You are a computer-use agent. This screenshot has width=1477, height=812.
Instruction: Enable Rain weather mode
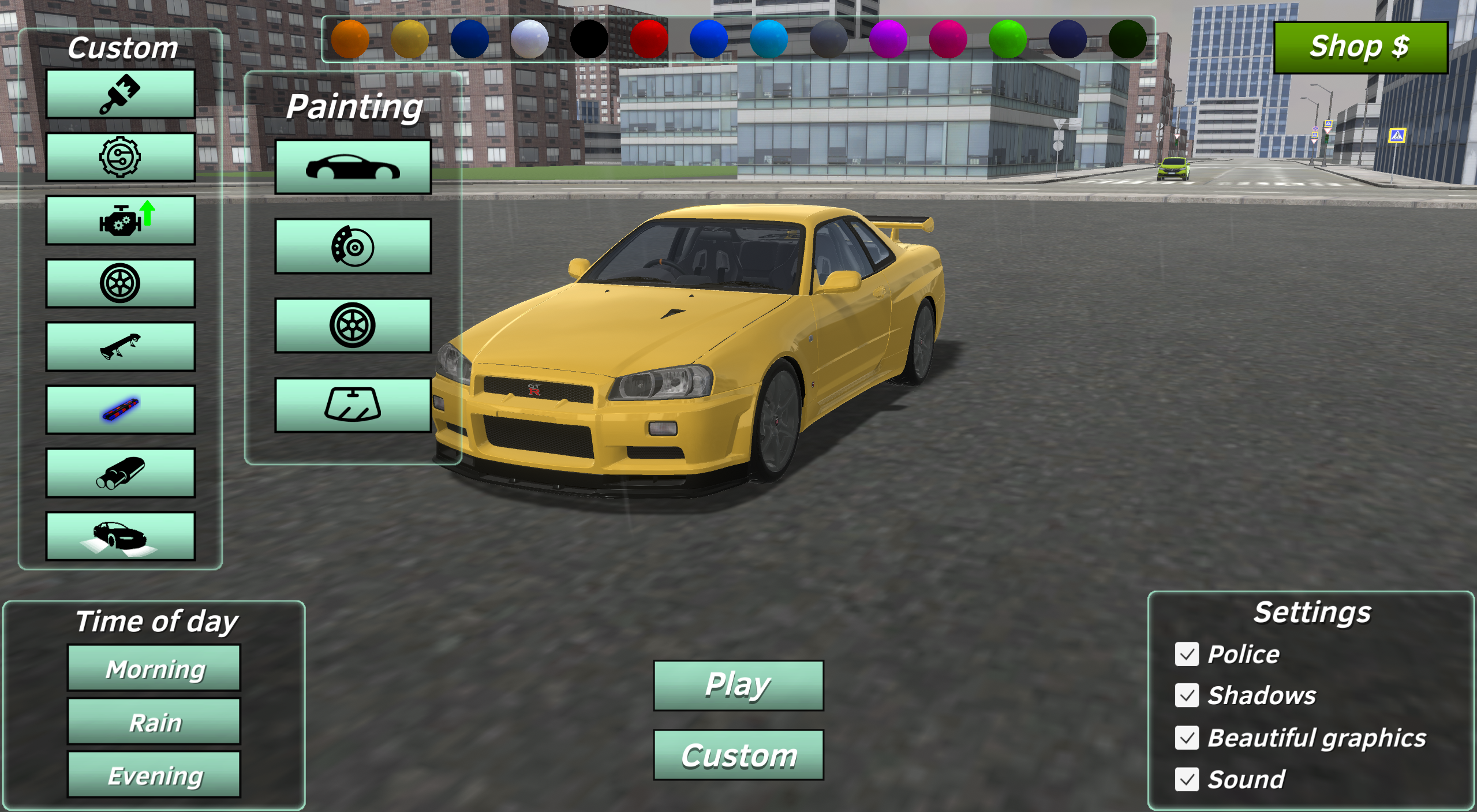click(x=154, y=721)
